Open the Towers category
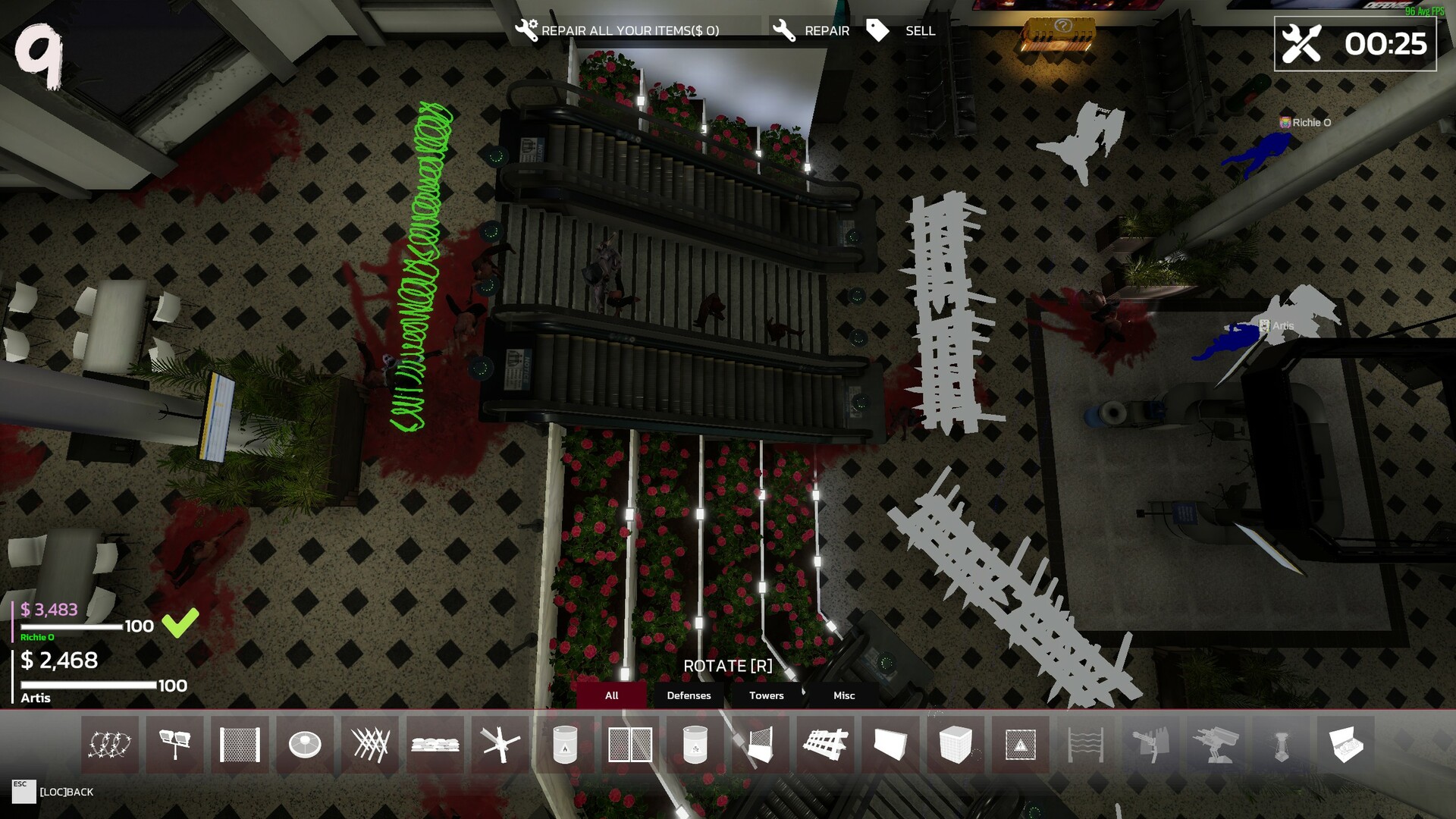 point(765,695)
